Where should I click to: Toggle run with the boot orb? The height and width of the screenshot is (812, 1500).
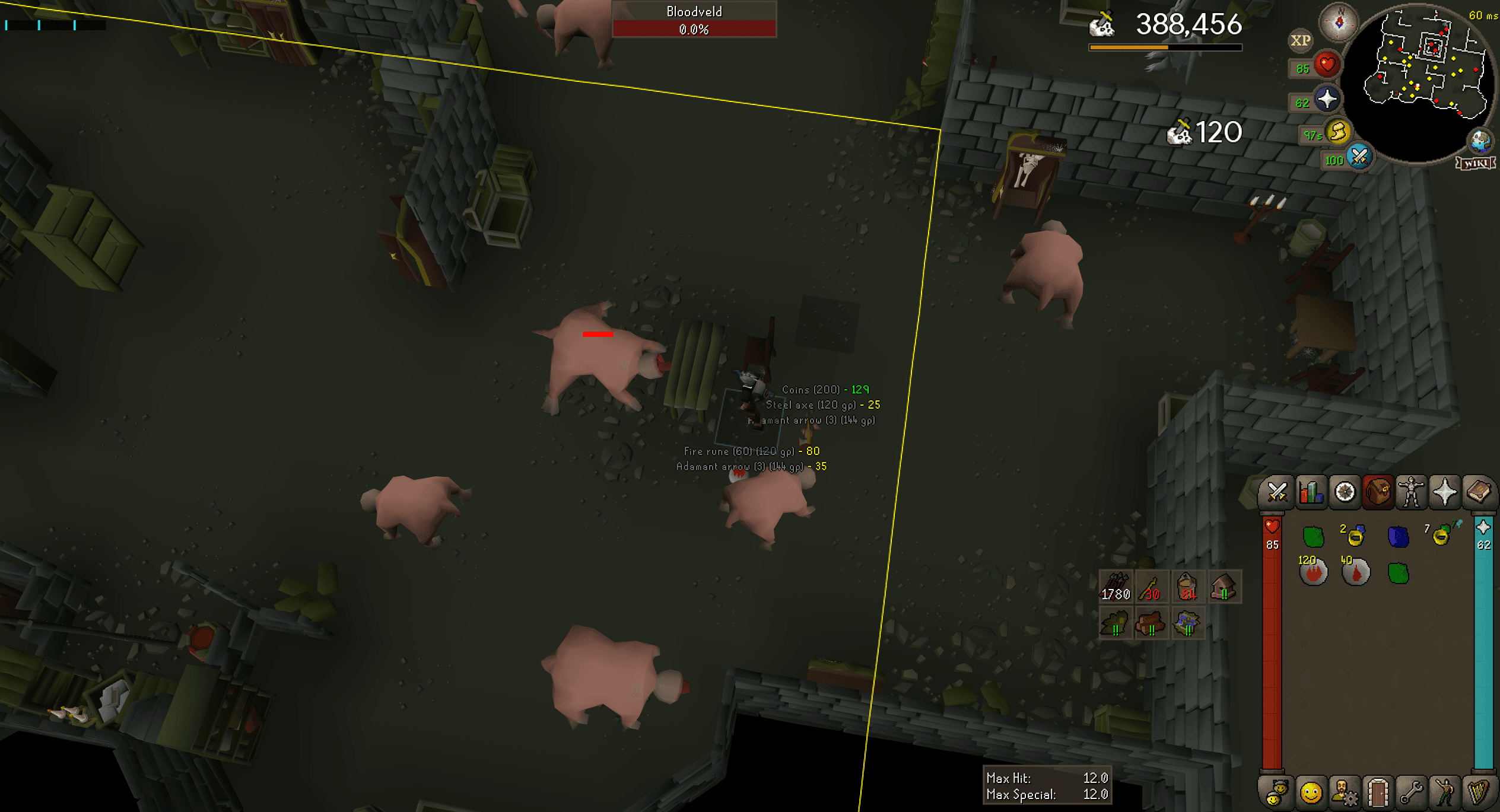[1337, 132]
